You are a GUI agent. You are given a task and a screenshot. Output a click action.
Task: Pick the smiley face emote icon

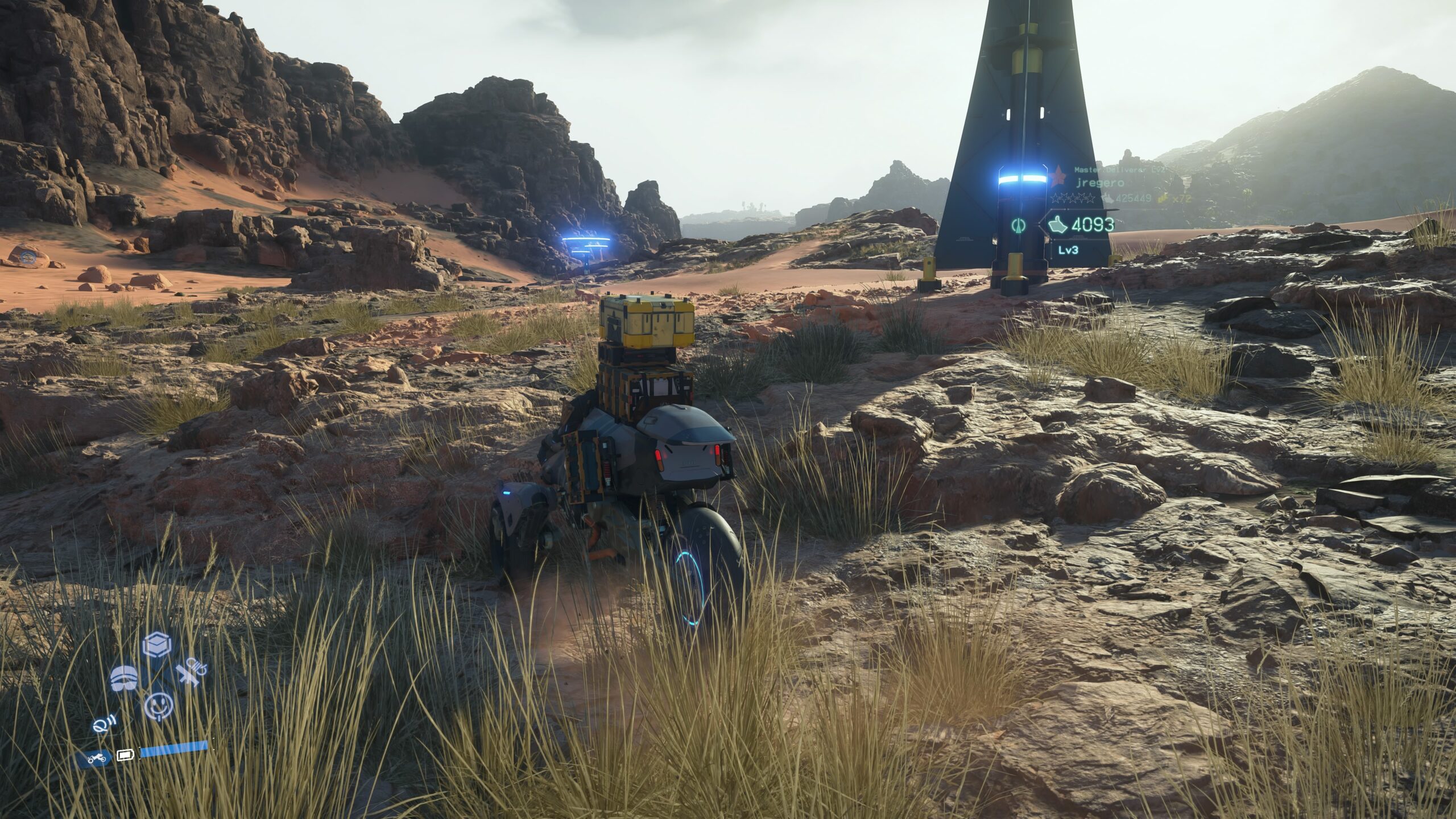point(158,706)
